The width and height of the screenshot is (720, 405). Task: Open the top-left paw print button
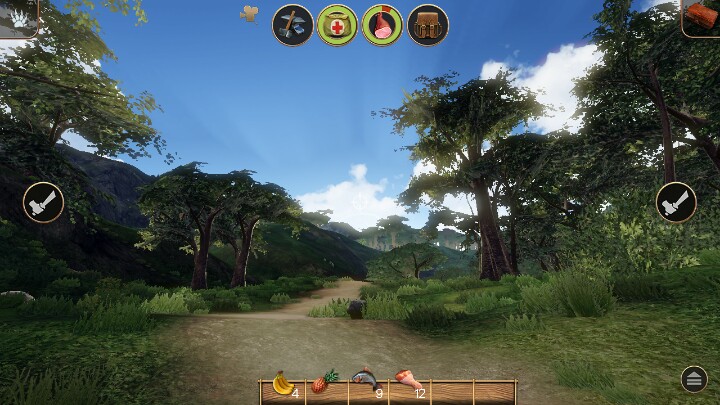click(18, 15)
